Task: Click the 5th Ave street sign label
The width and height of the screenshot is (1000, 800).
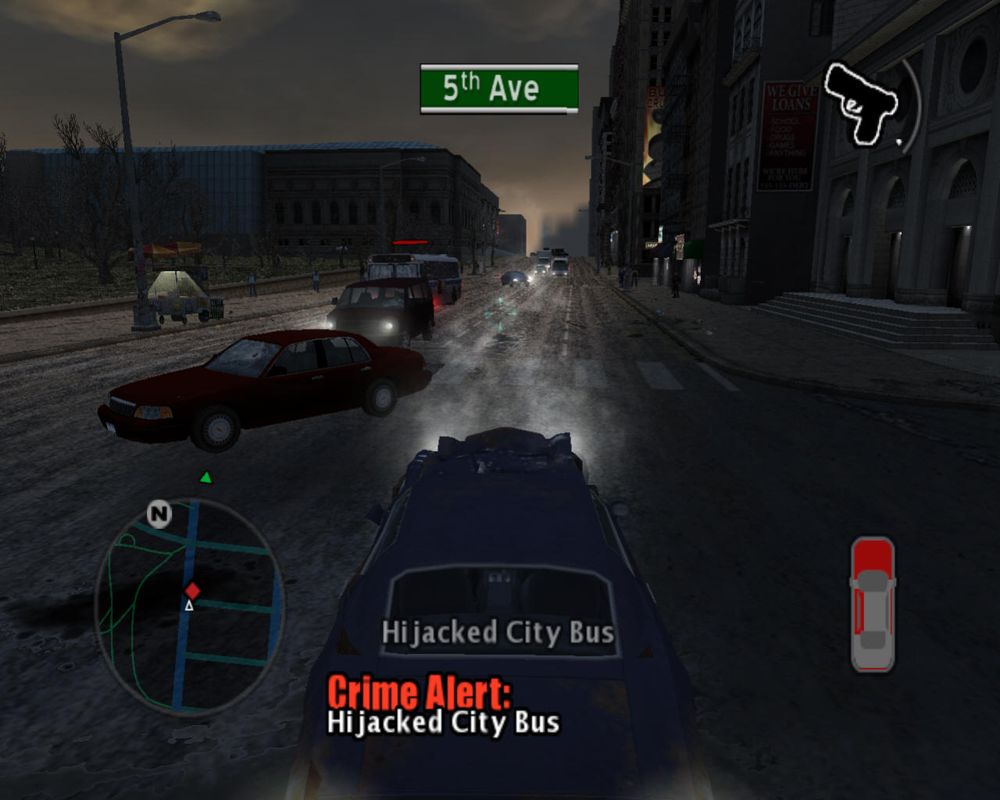Action: pyautogui.click(x=499, y=88)
